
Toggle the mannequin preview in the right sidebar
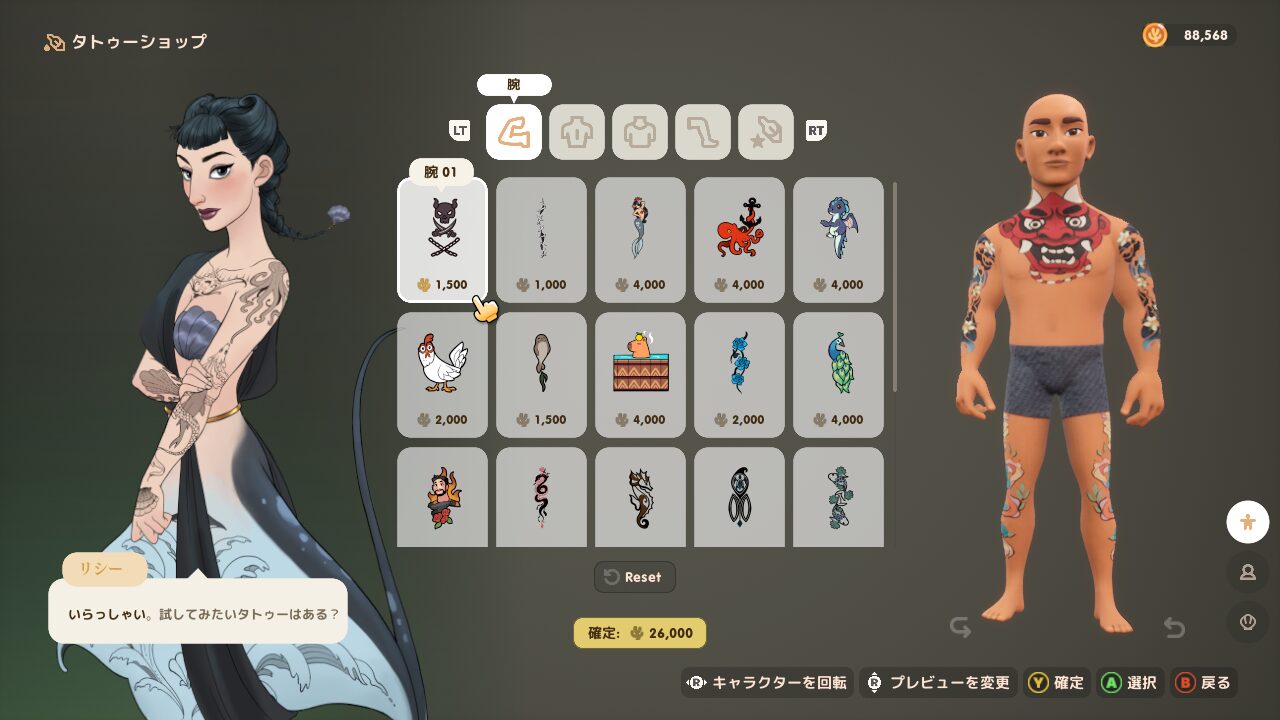click(x=1247, y=521)
